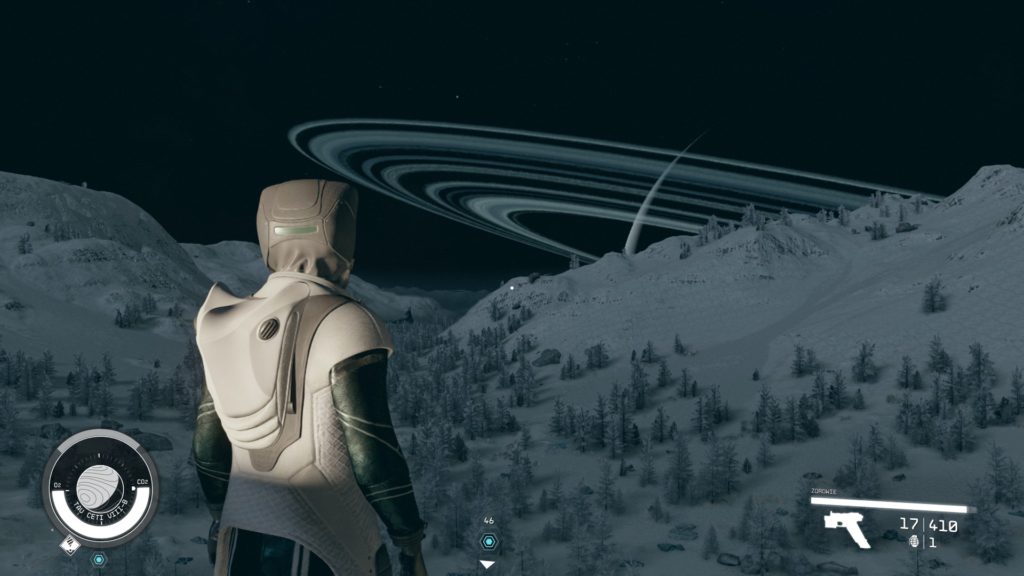Click the blue hexagon marker beneath the planet compass

tap(99, 559)
